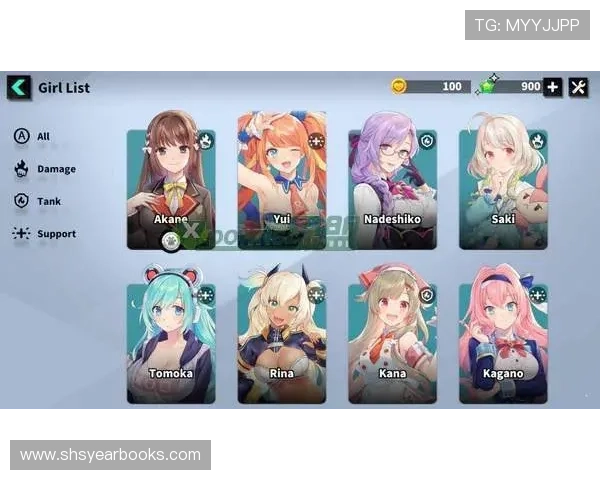600x480 pixels.
Task: Open the Nadeshiko card
Action: point(392,185)
